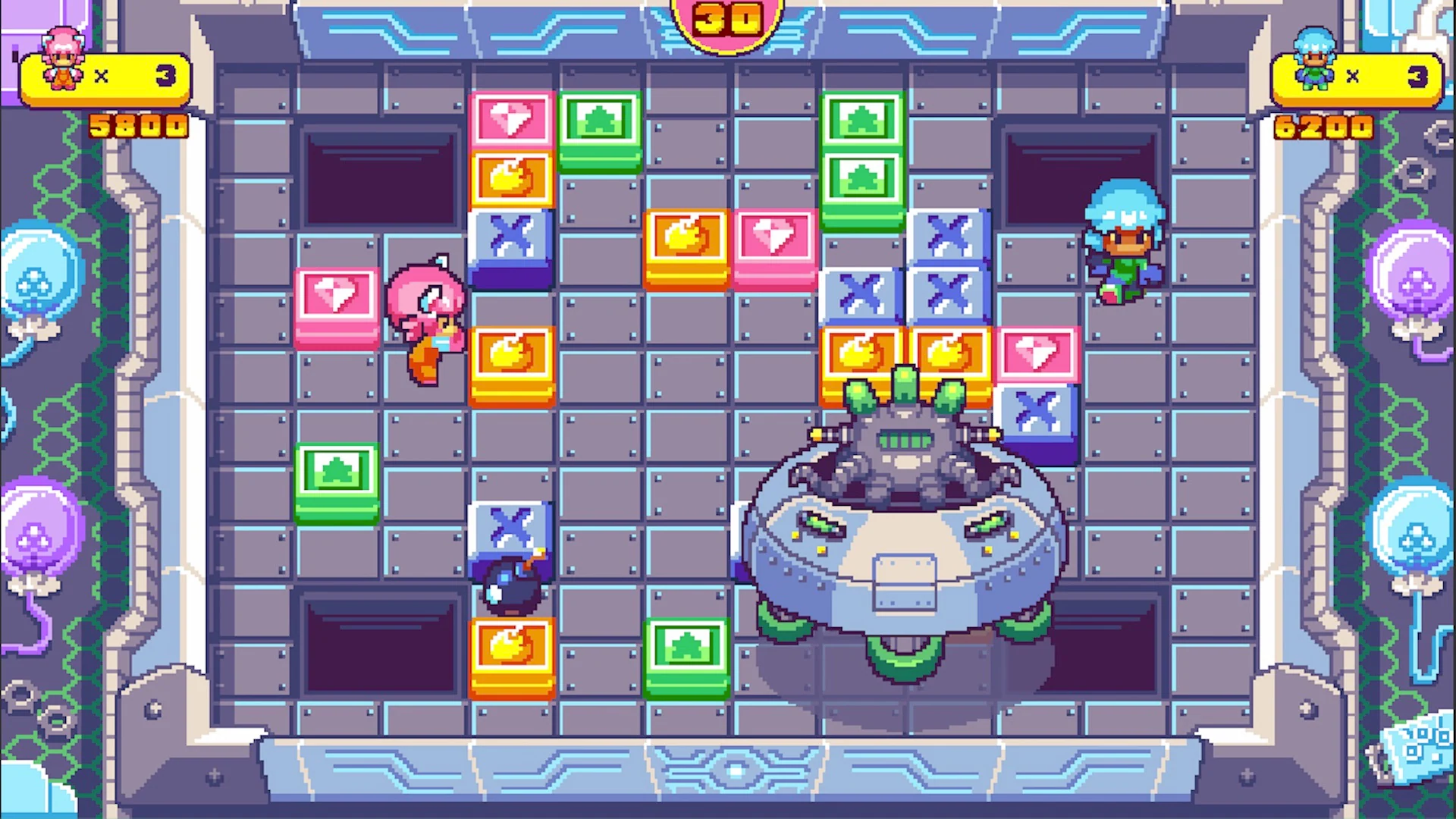Viewport: 1456px width, 819px height.
Task: Click the orange flame block at bottom left
Action: 513,656
